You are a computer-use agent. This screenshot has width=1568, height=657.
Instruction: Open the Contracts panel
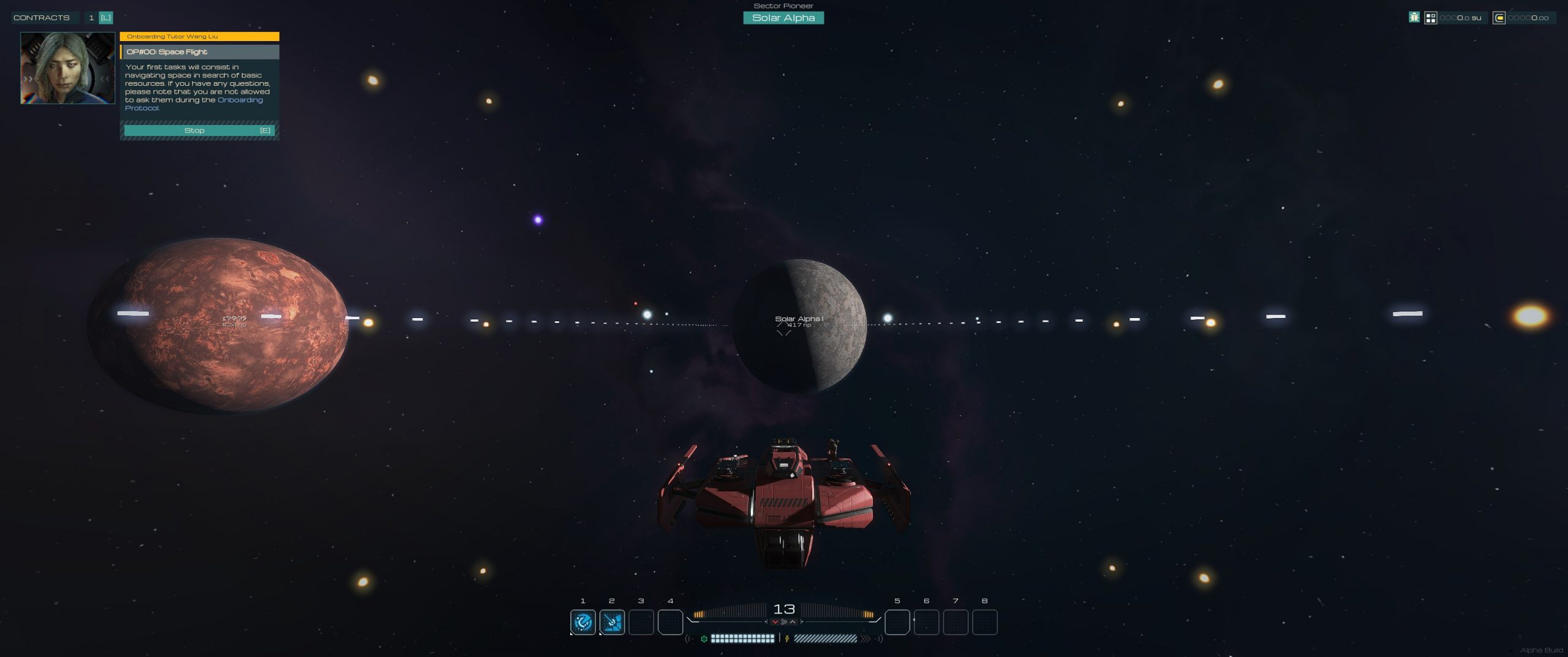[42, 18]
